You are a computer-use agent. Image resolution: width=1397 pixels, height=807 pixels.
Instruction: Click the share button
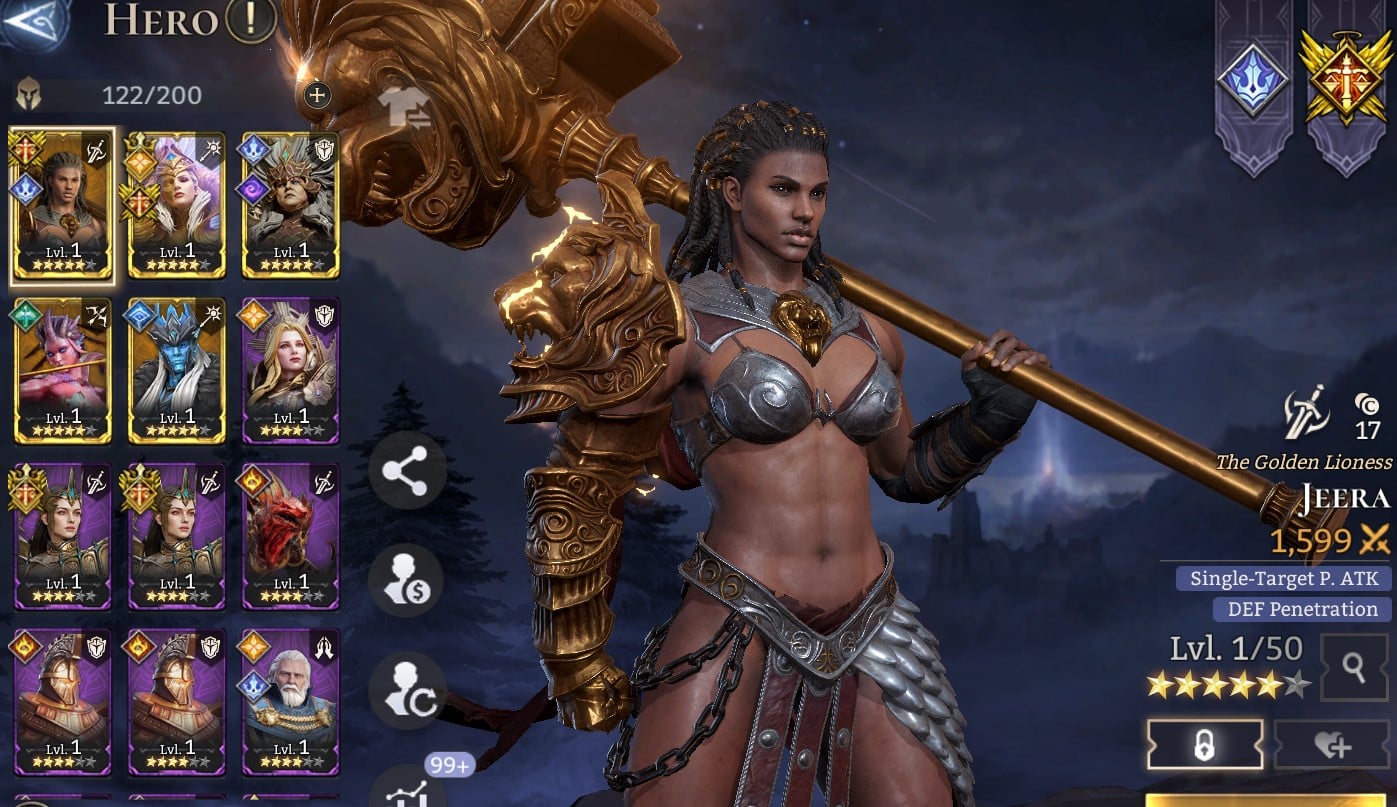pos(406,470)
